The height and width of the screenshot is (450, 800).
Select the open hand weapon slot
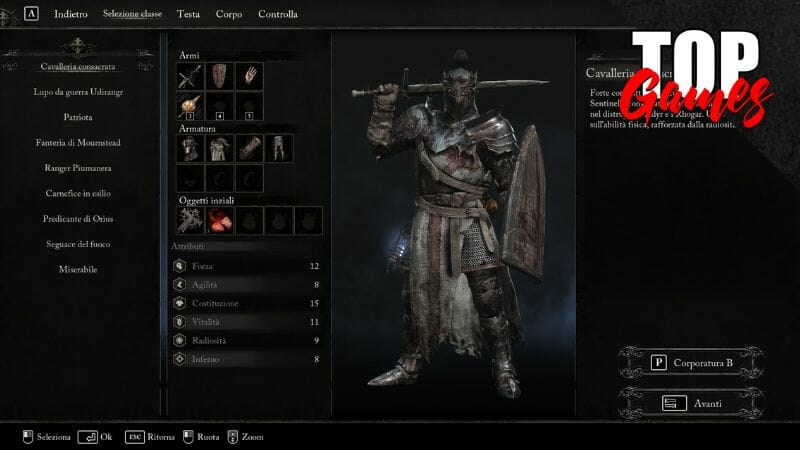248,76
